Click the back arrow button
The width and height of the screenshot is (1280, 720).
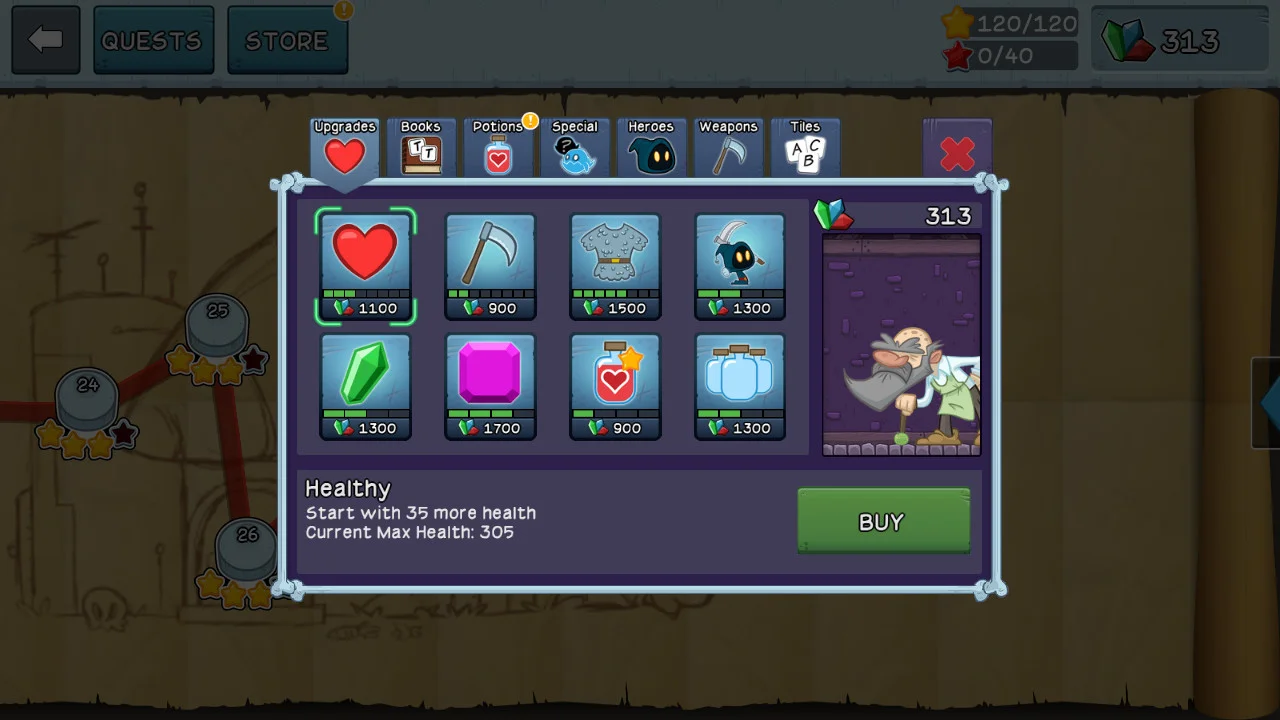[45, 40]
